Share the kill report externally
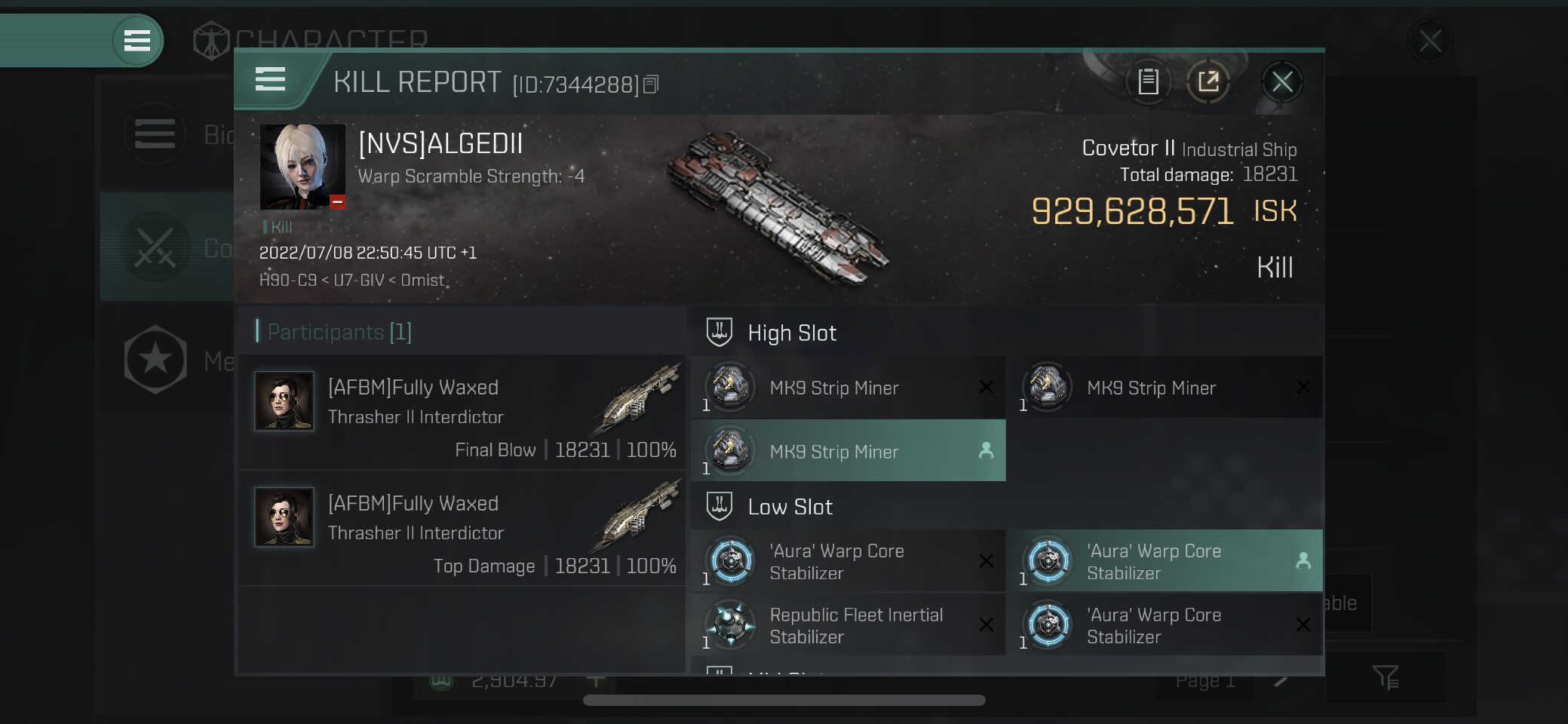 pyautogui.click(x=1208, y=81)
